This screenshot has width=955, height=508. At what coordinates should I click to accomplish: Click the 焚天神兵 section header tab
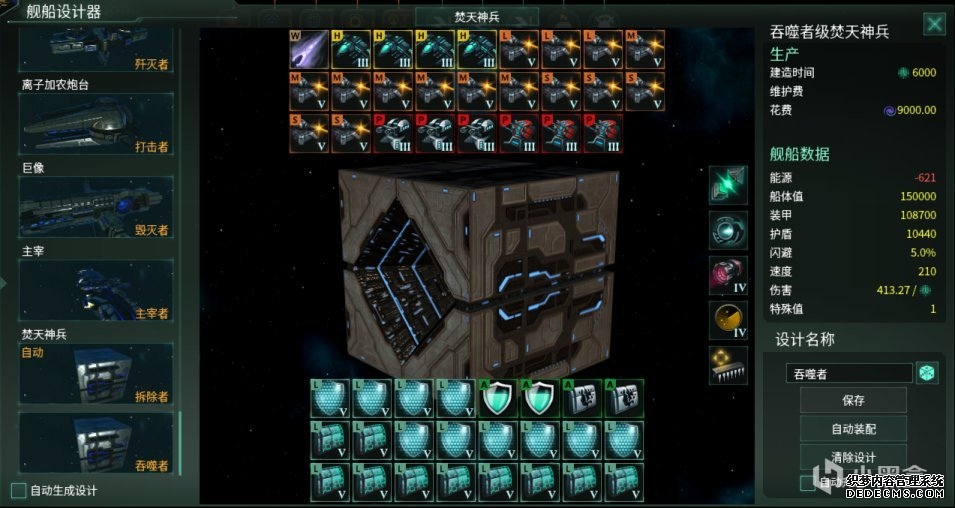coord(476,17)
